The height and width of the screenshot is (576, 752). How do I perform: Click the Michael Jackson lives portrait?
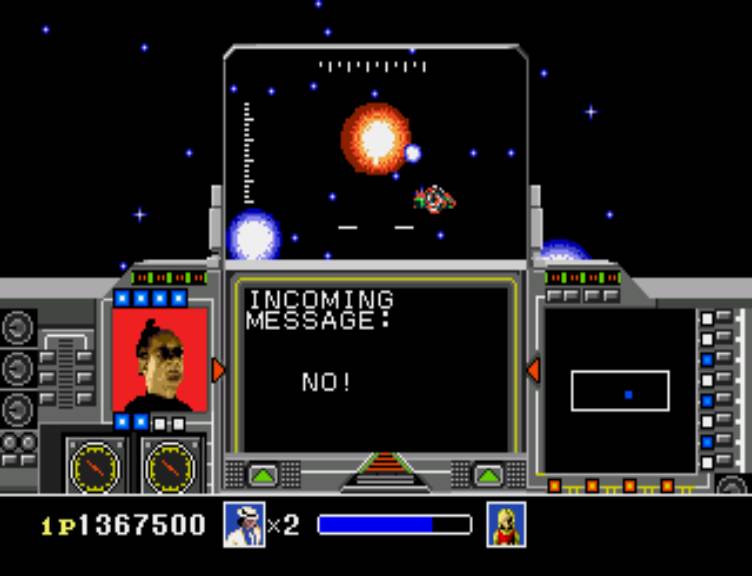[244, 525]
